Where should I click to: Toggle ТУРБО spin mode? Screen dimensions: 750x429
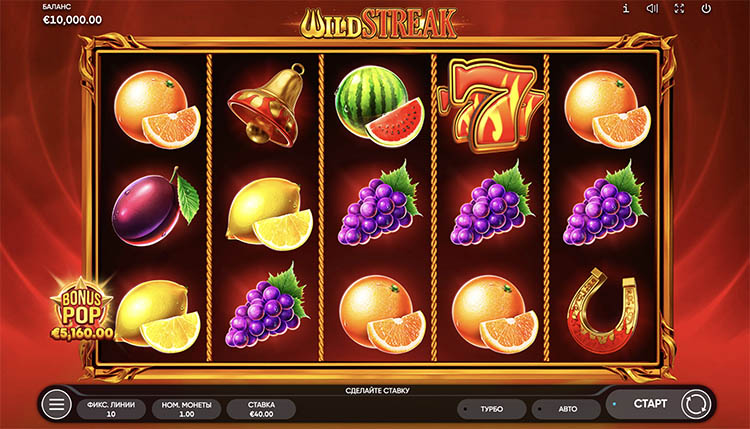point(490,409)
